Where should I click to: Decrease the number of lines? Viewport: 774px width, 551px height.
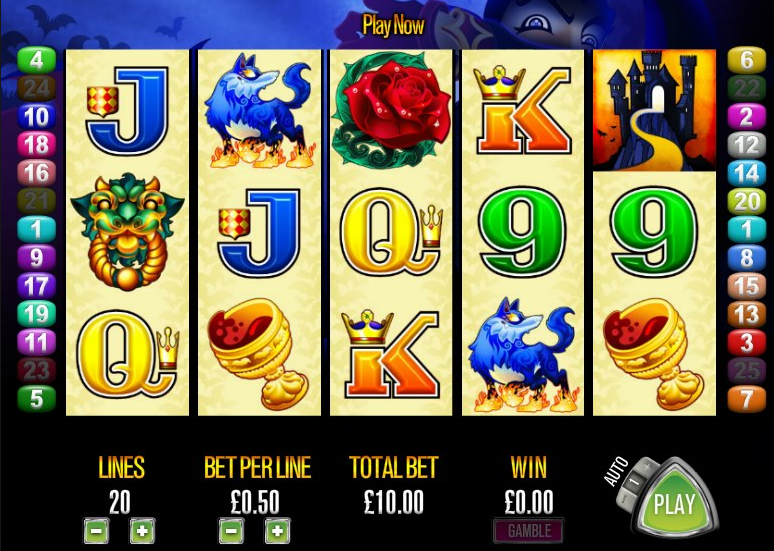click(x=96, y=531)
